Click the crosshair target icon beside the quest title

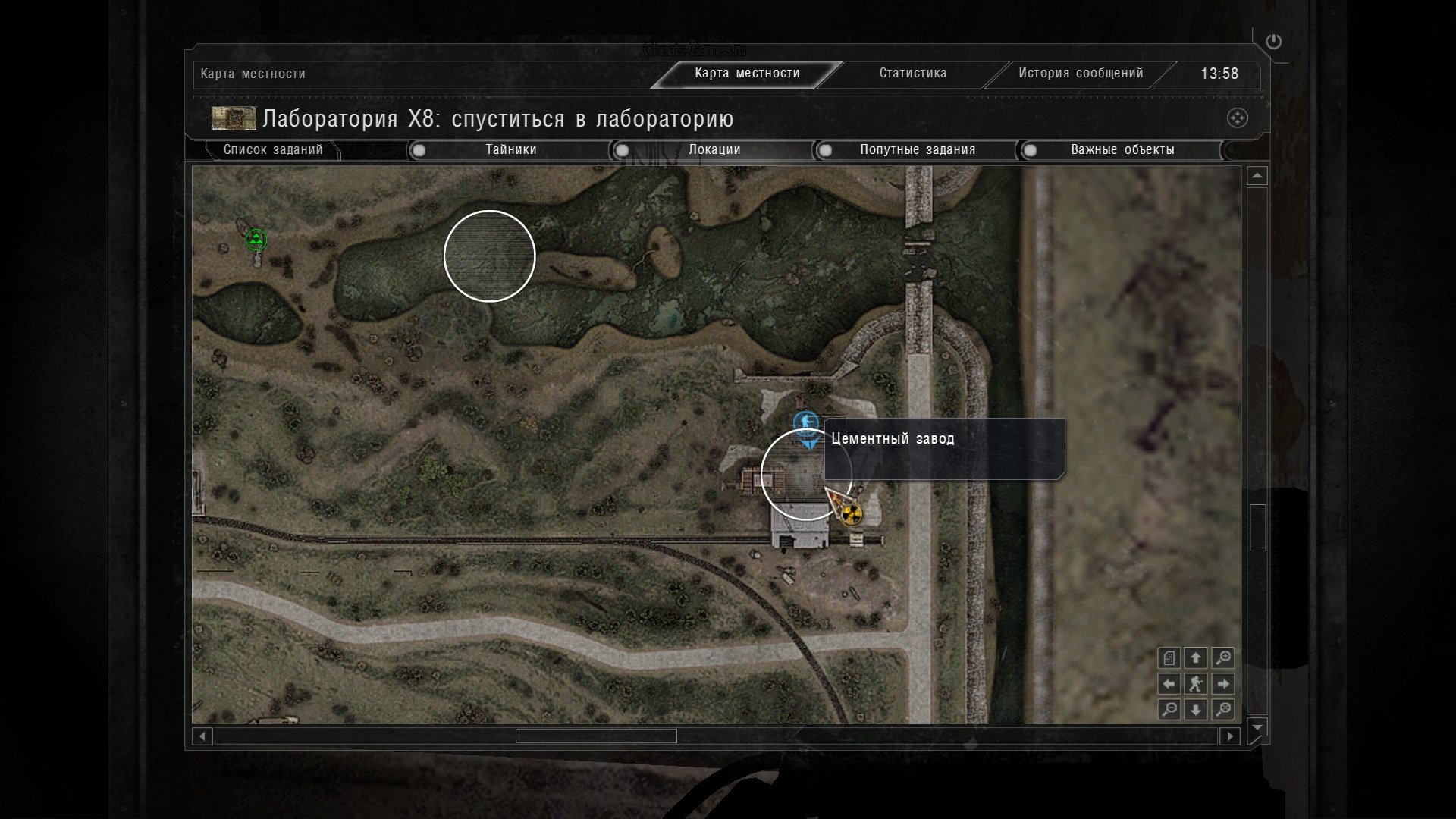[1237, 118]
